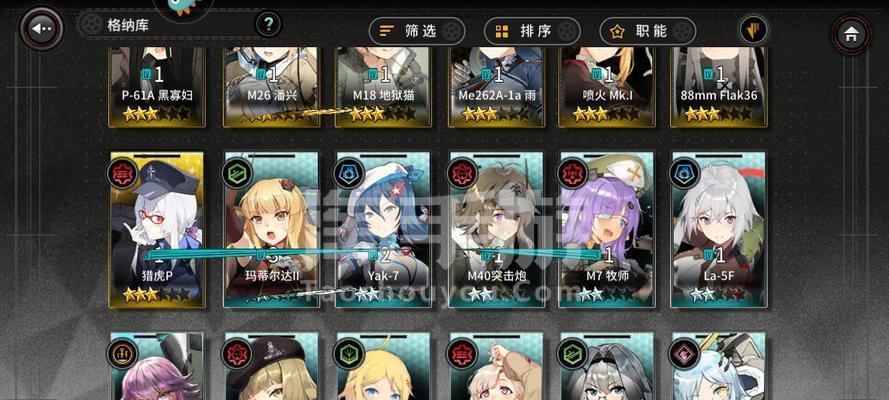Open the help question mark icon

[x=268, y=24]
